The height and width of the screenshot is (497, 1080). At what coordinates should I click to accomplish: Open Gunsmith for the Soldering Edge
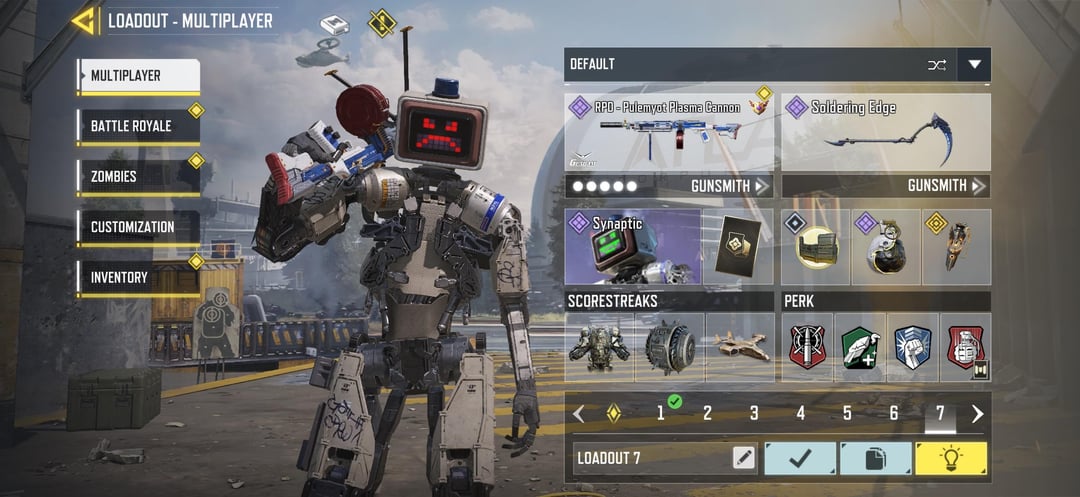946,186
